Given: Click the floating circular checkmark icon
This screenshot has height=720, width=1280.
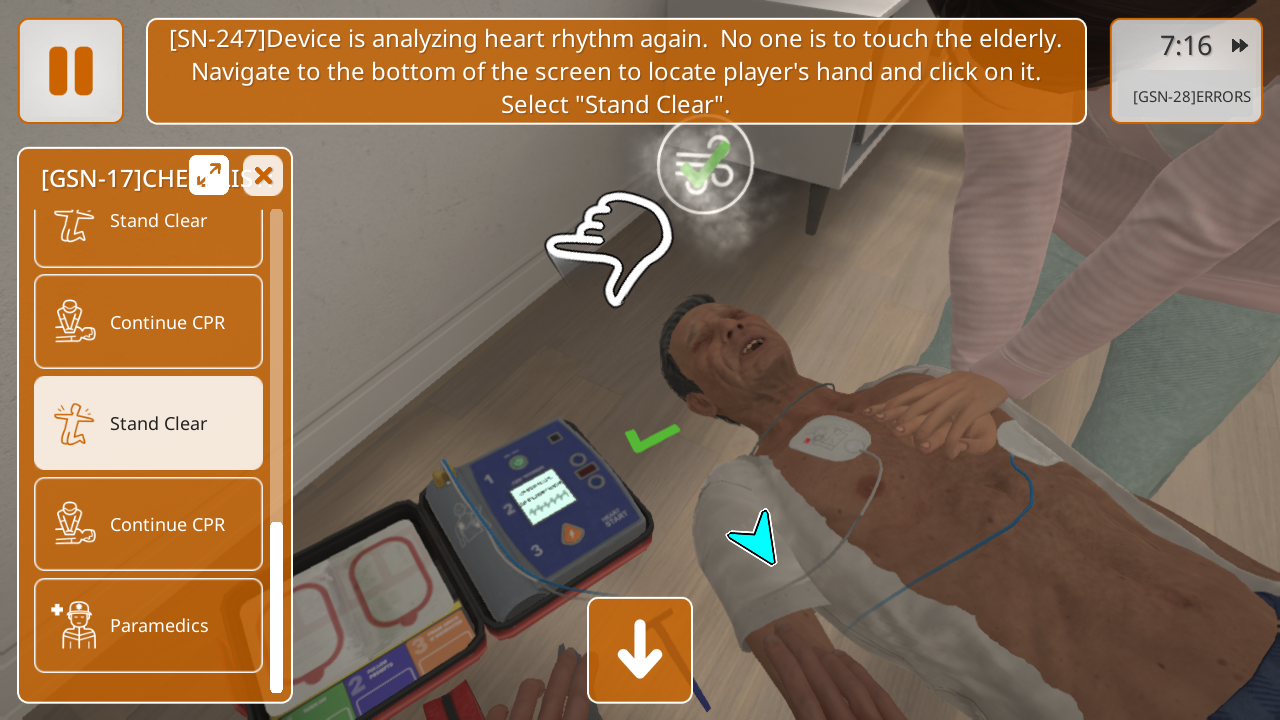Looking at the screenshot, I should point(705,166).
